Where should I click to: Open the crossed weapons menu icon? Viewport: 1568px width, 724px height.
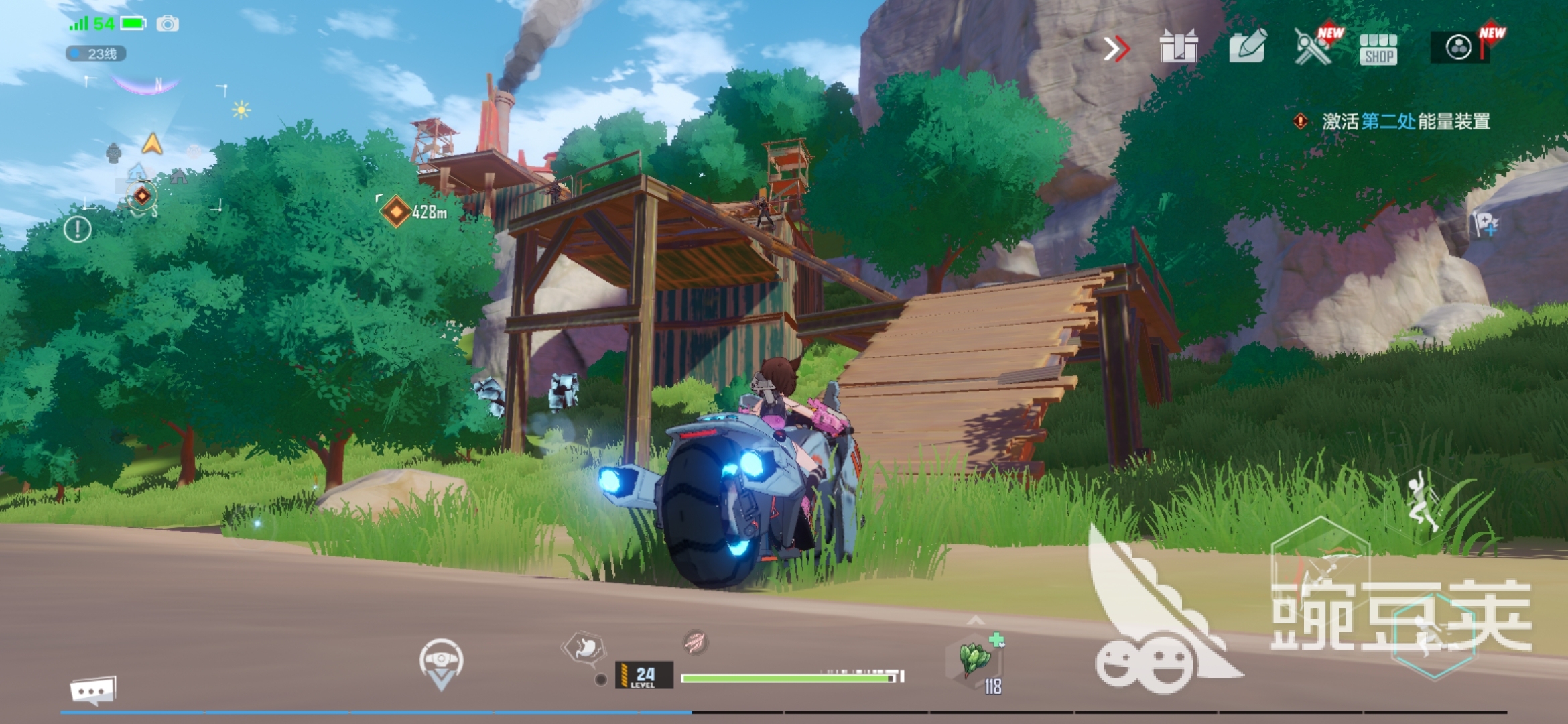(1312, 47)
